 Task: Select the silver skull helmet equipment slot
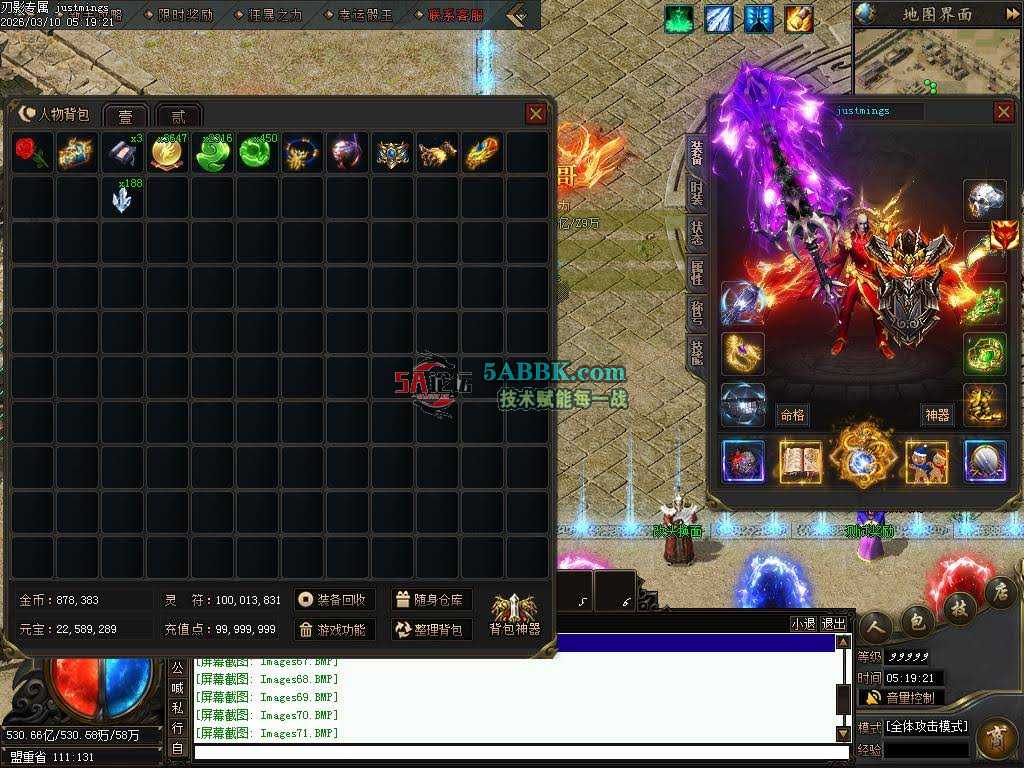984,200
